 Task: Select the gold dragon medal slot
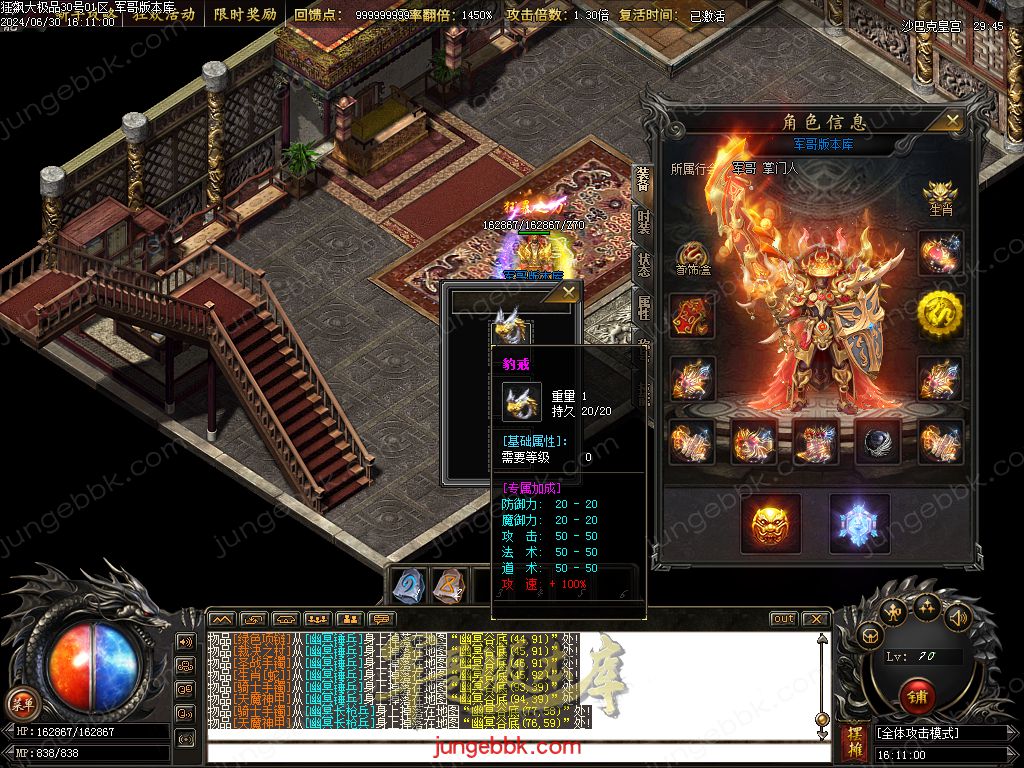pyautogui.click(x=940, y=315)
